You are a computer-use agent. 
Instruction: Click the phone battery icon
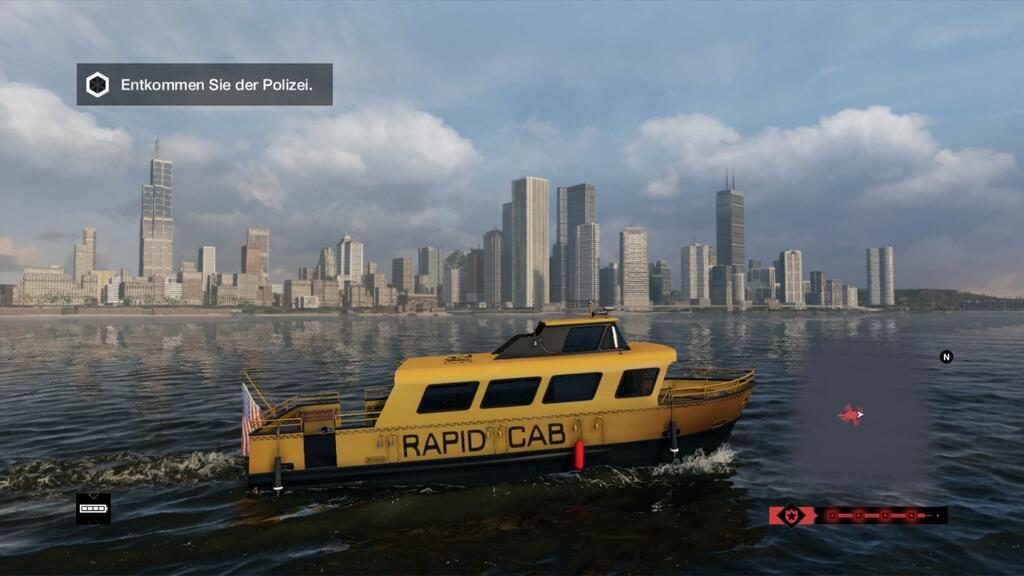93,508
